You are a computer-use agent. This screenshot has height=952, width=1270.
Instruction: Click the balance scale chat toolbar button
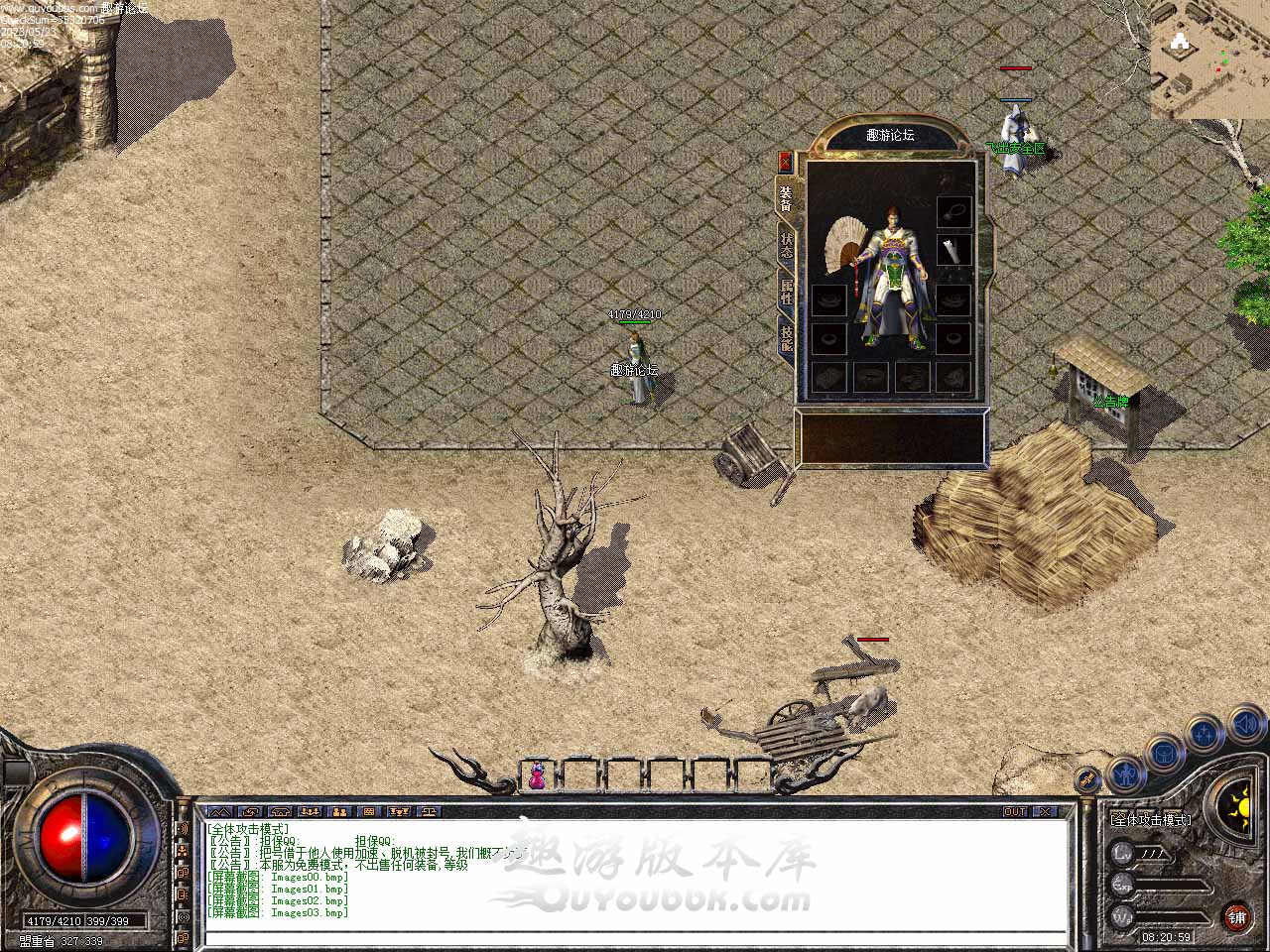pos(430,811)
